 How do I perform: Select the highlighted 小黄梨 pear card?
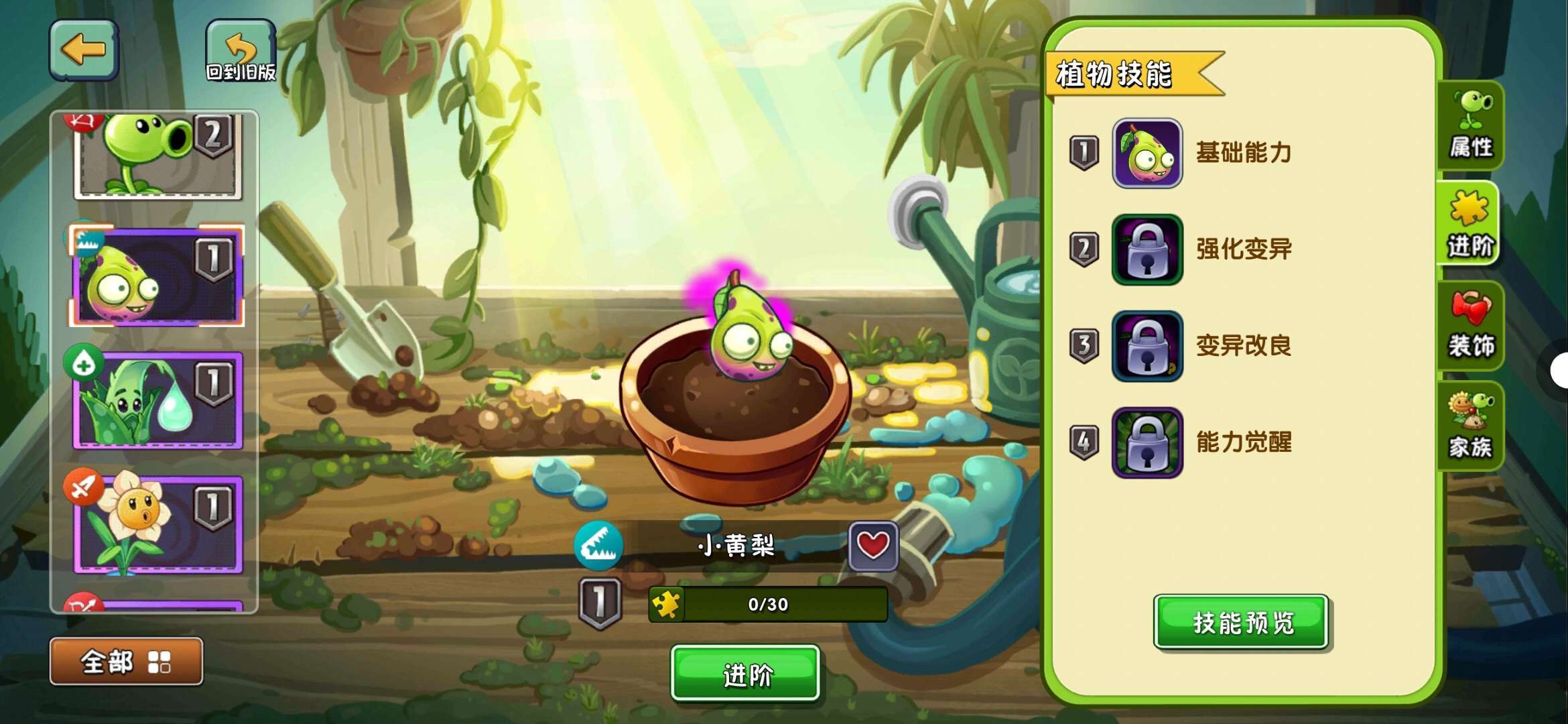pyautogui.click(x=157, y=276)
